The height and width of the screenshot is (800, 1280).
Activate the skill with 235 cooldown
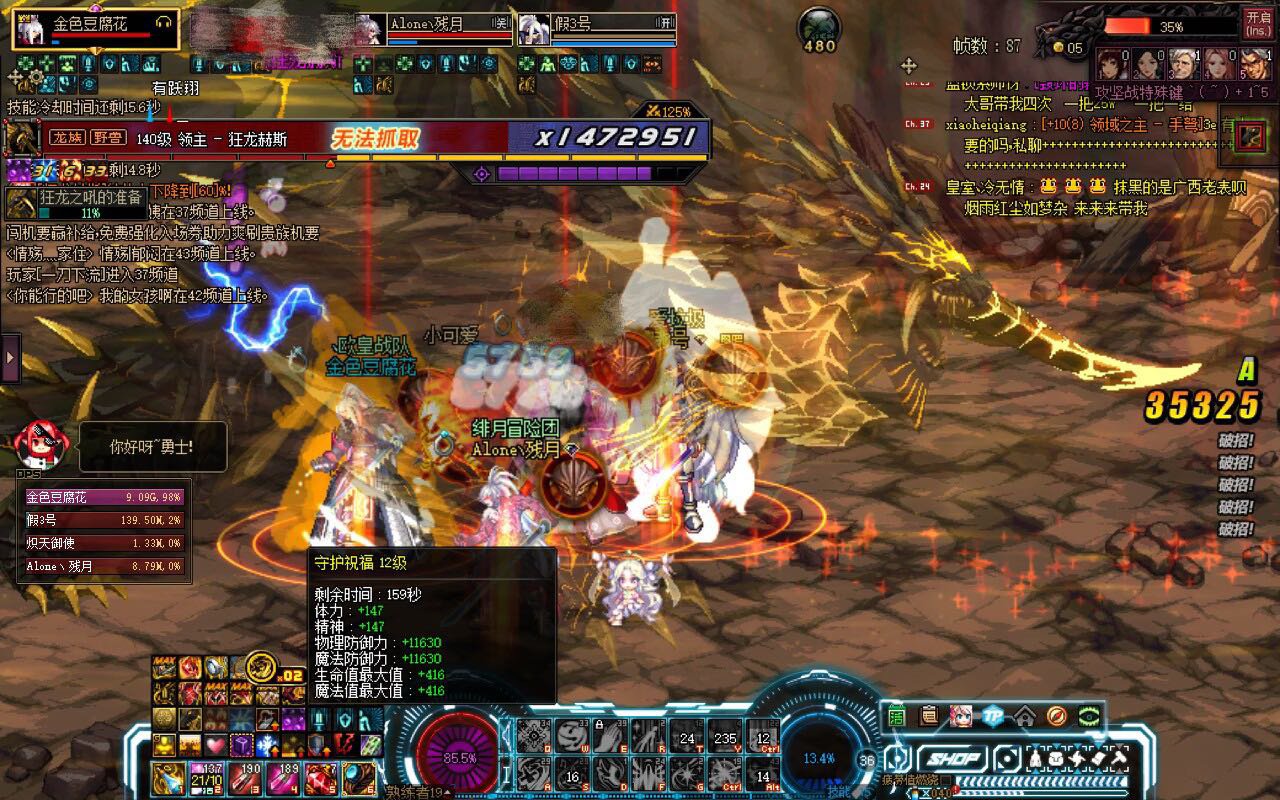click(x=724, y=738)
